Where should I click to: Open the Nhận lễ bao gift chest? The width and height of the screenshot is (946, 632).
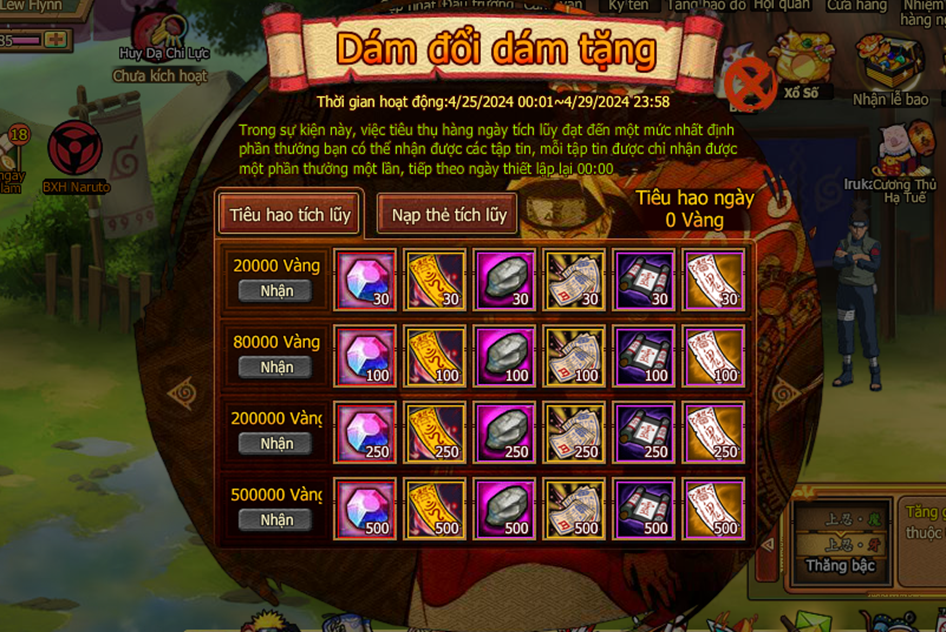[x=890, y=70]
